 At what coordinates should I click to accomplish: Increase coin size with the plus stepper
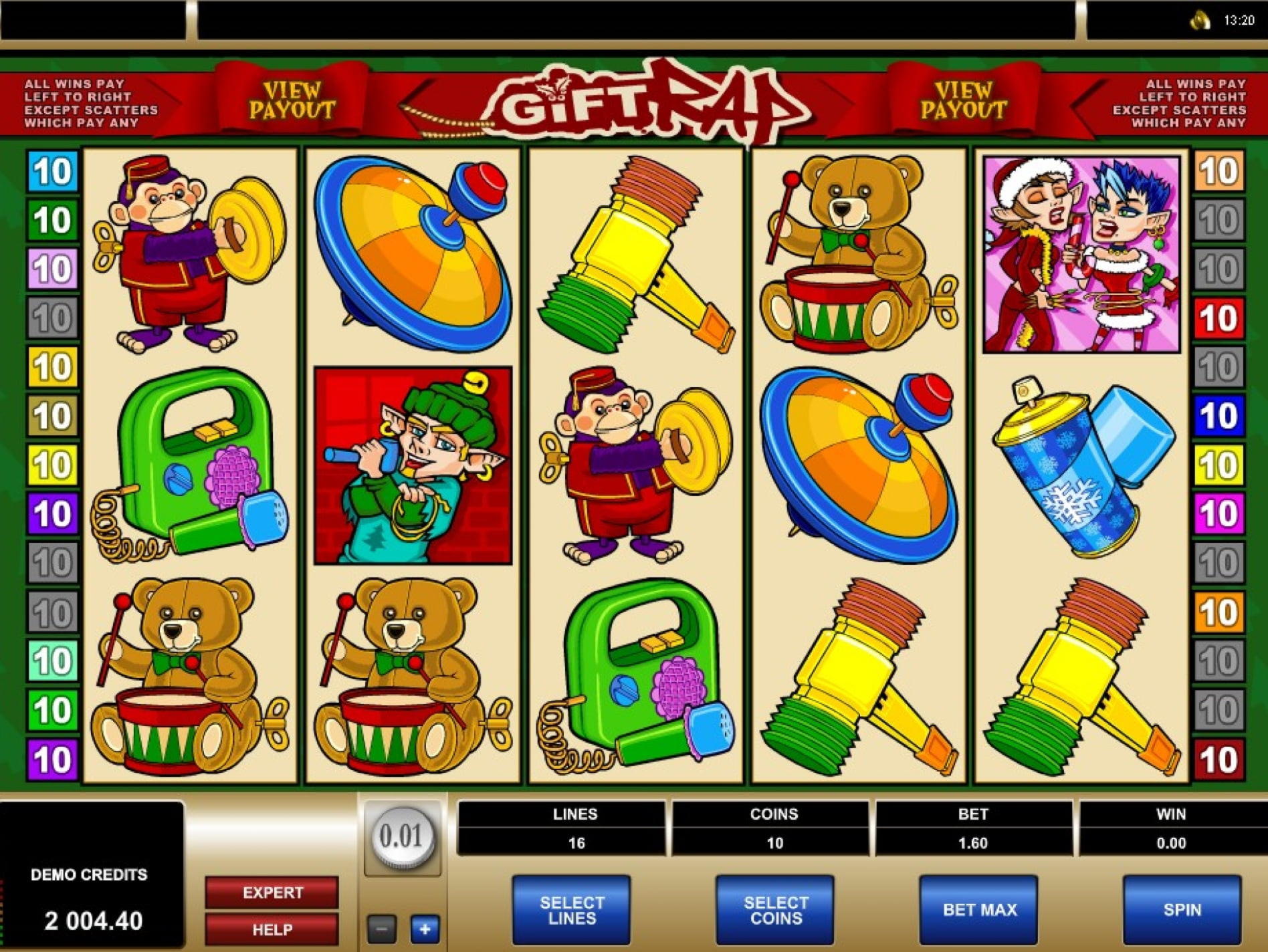[427, 929]
